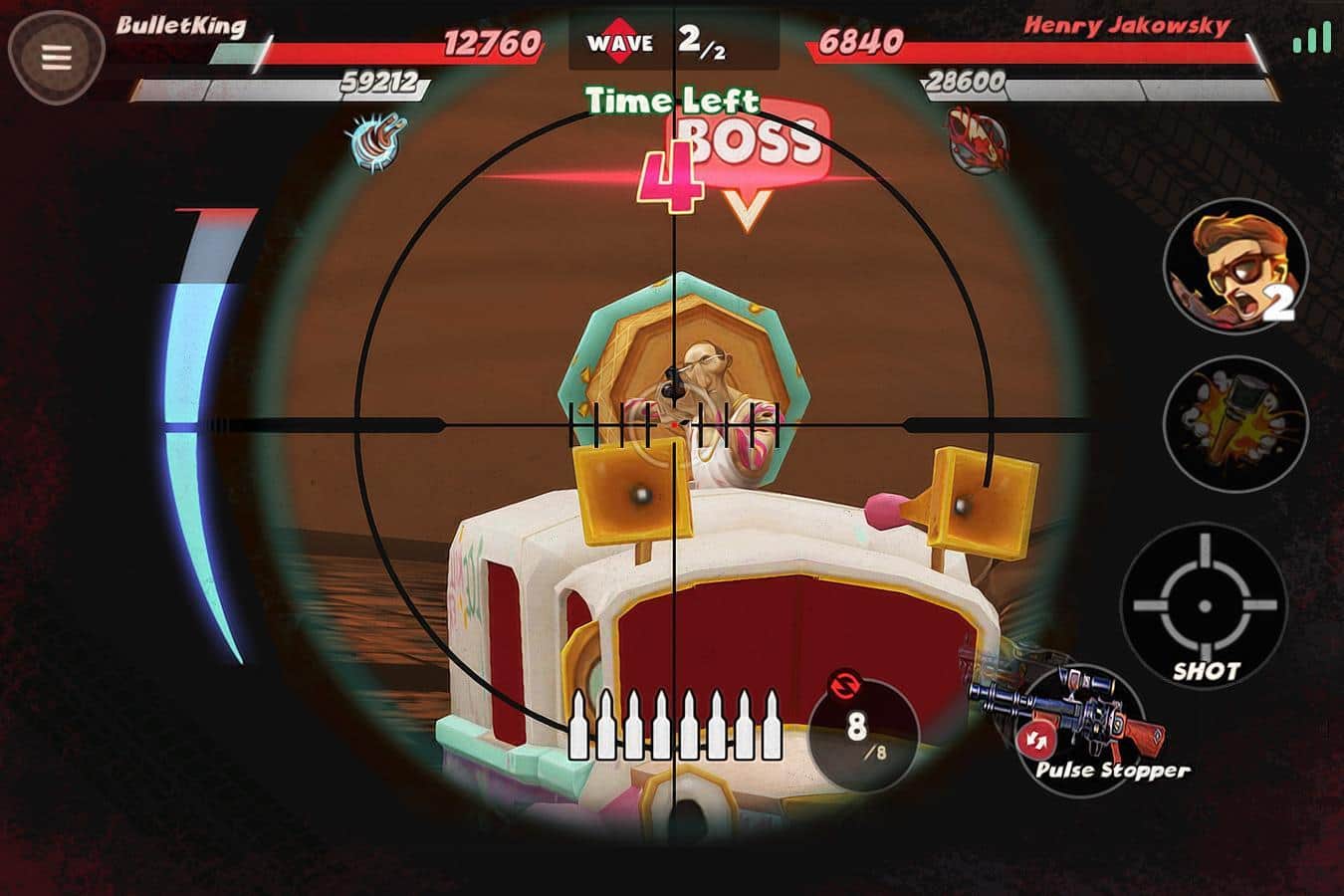Open the hamburger pause menu
This screenshot has width=1344, height=896.
click(56, 57)
